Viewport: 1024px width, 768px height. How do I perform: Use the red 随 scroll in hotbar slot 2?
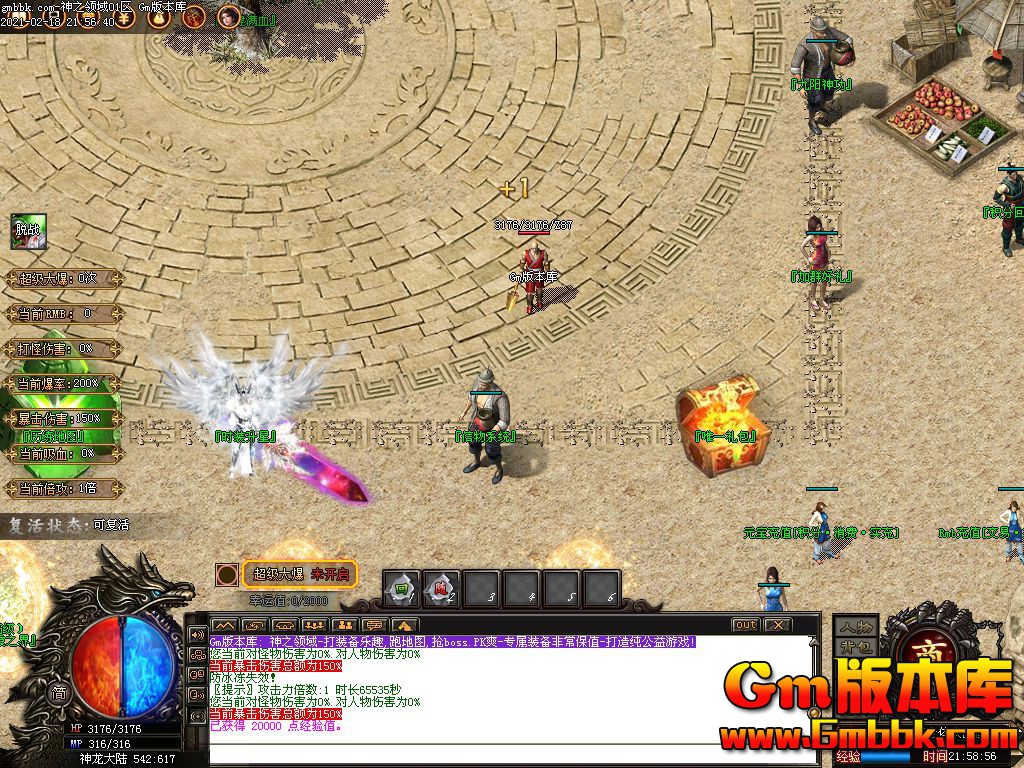441,588
